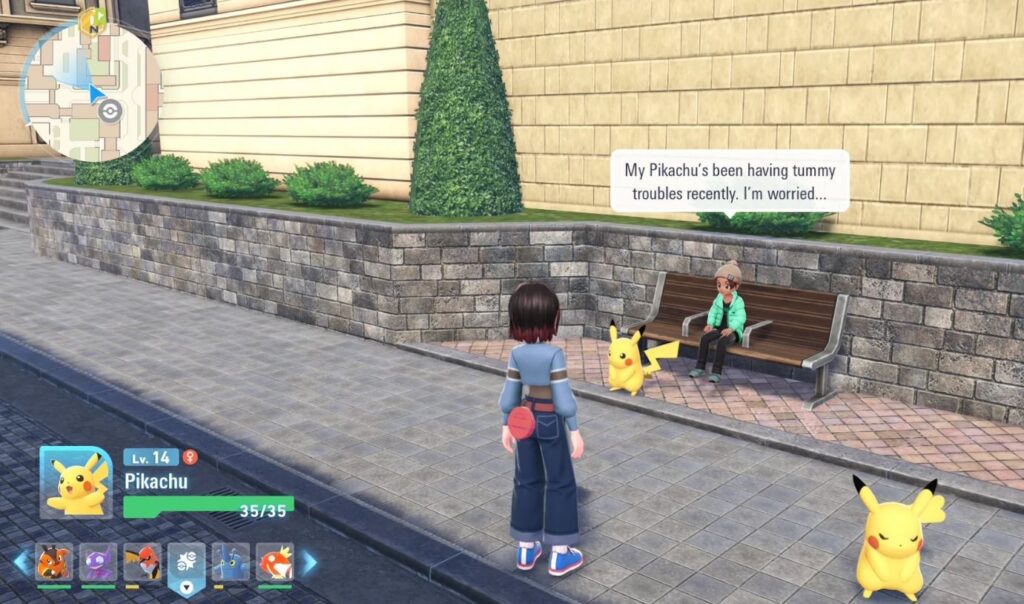Click the left arrow of party bar
The width and height of the screenshot is (1024, 604).
tap(21, 562)
